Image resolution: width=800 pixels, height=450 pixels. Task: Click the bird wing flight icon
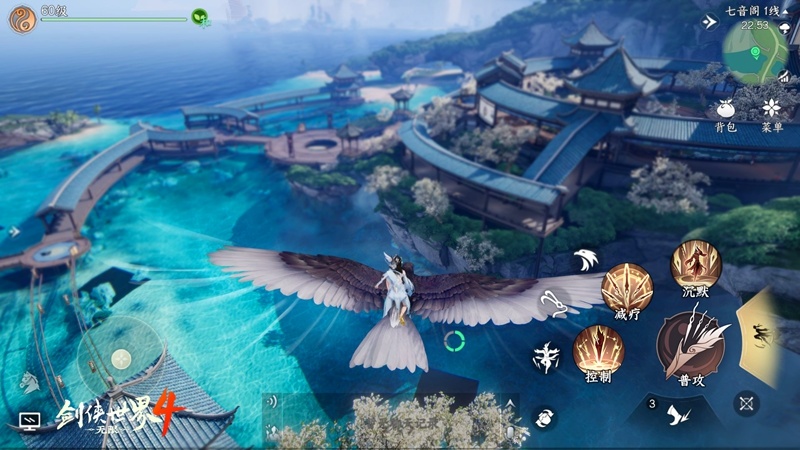coord(586,260)
